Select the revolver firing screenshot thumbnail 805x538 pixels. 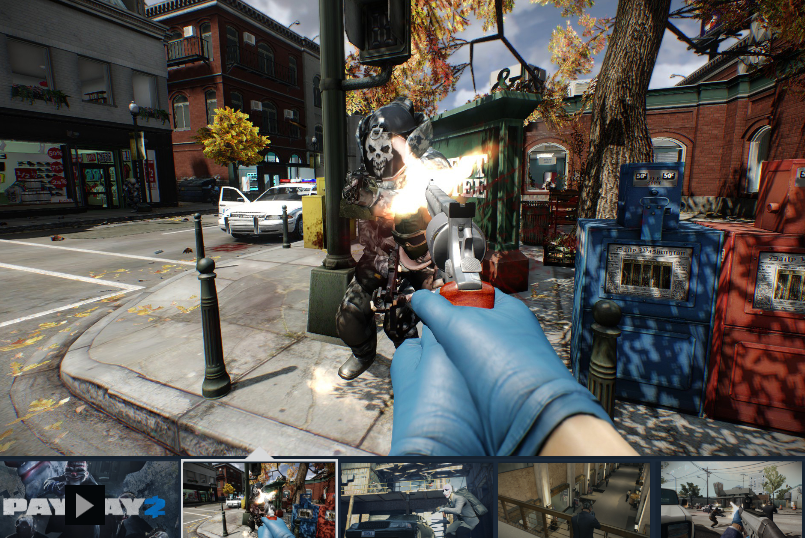pyautogui.click(x=259, y=499)
